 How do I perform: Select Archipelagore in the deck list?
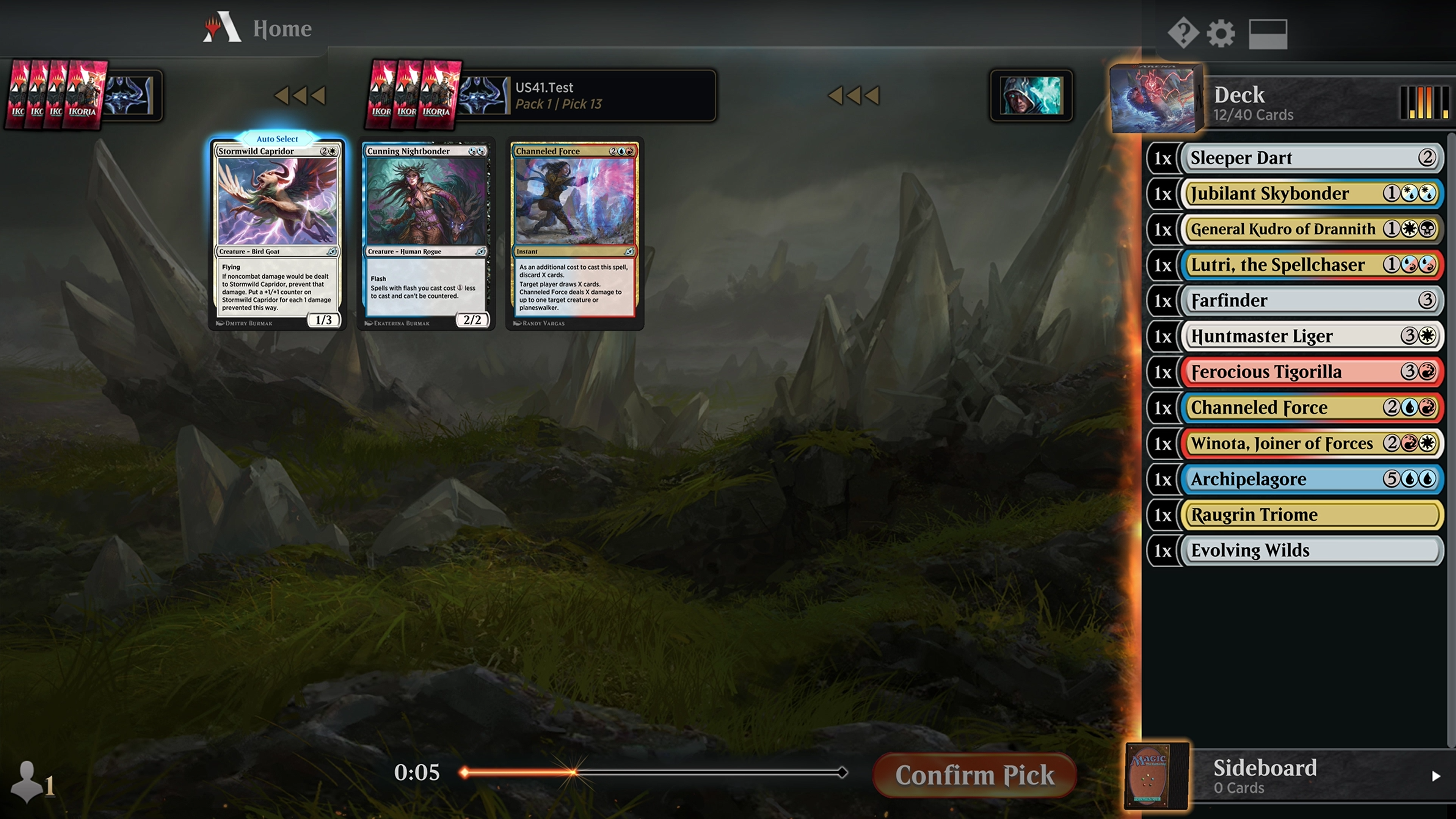(x=1311, y=479)
